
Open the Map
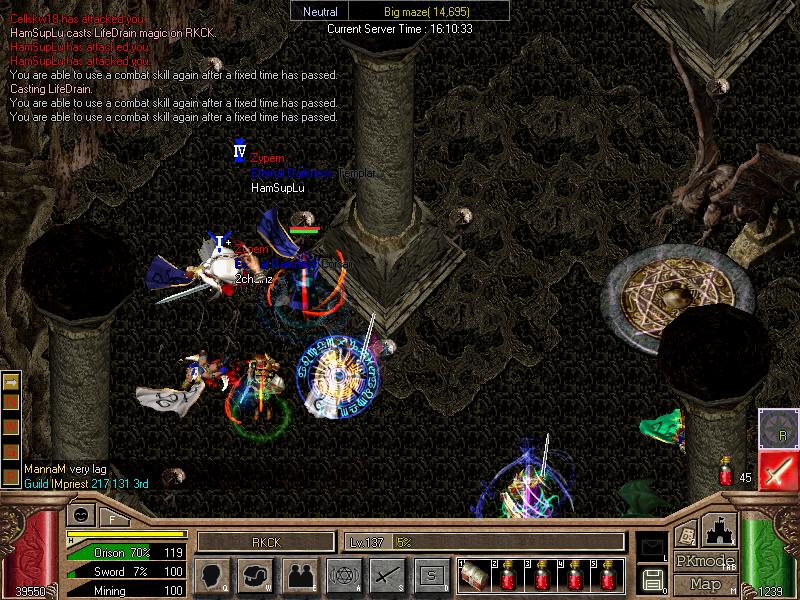coord(706,583)
